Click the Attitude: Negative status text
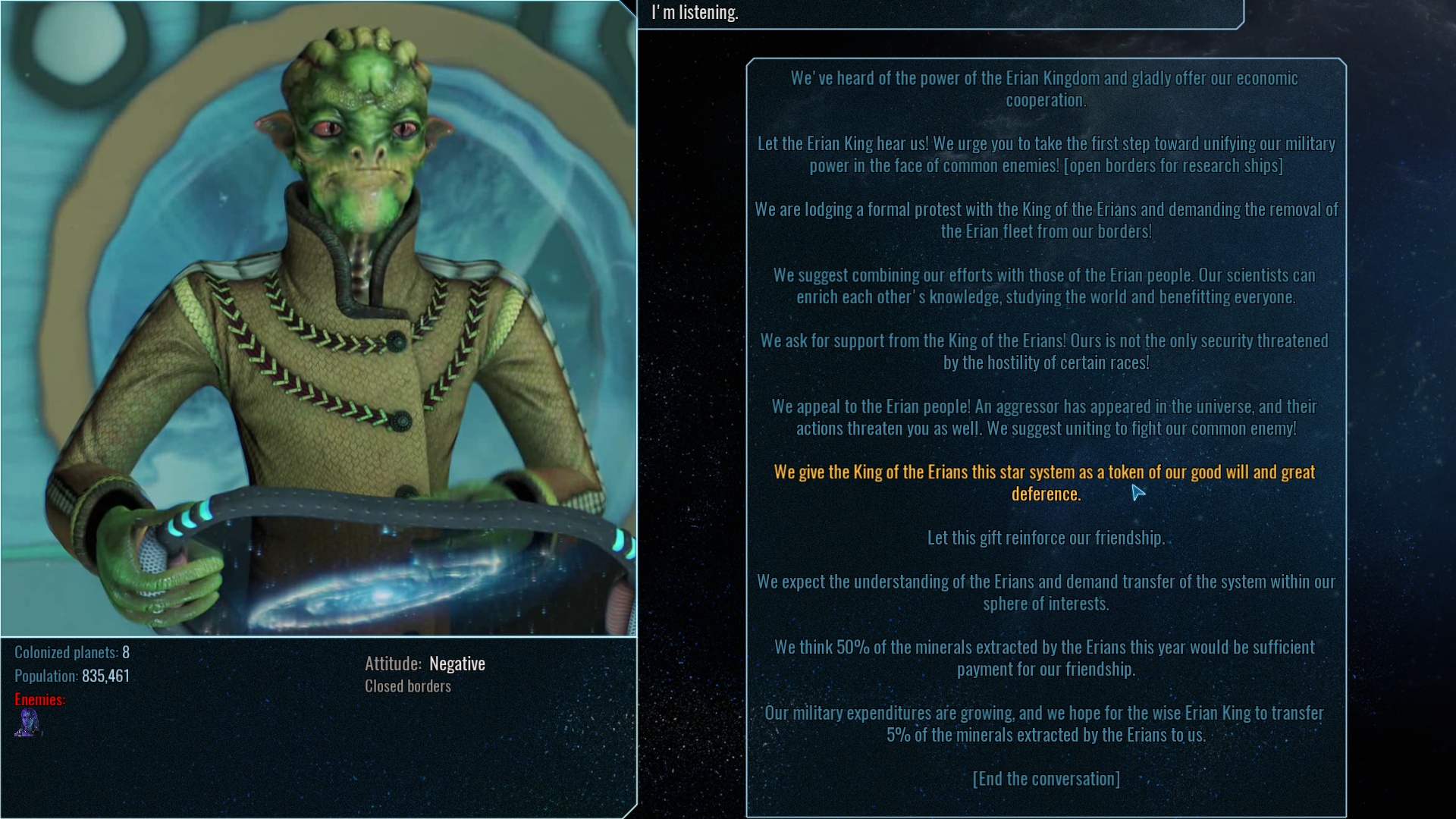Viewport: 1456px width, 819px height. point(425,663)
